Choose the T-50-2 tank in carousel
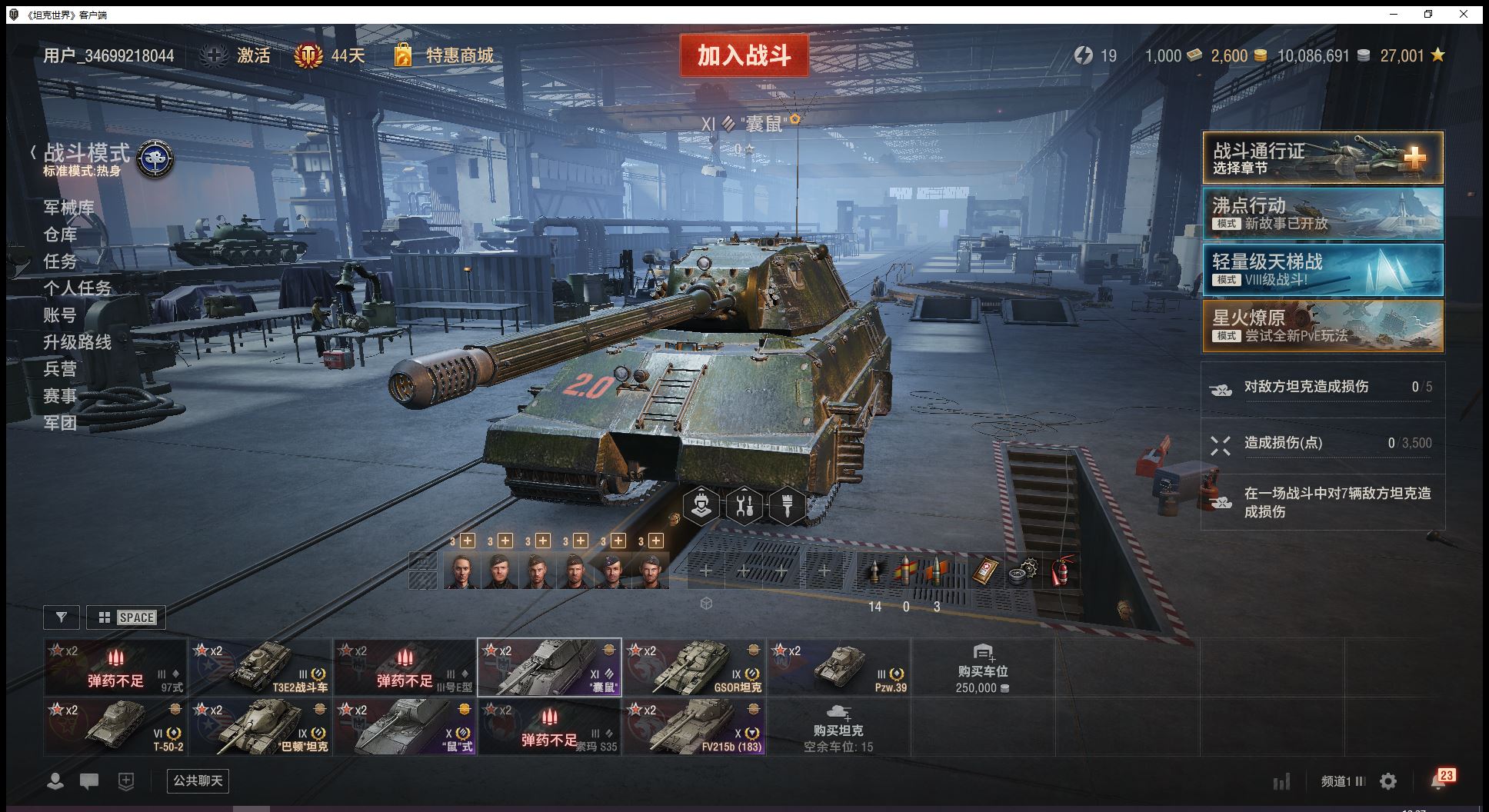1489x812 pixels. 115,727
